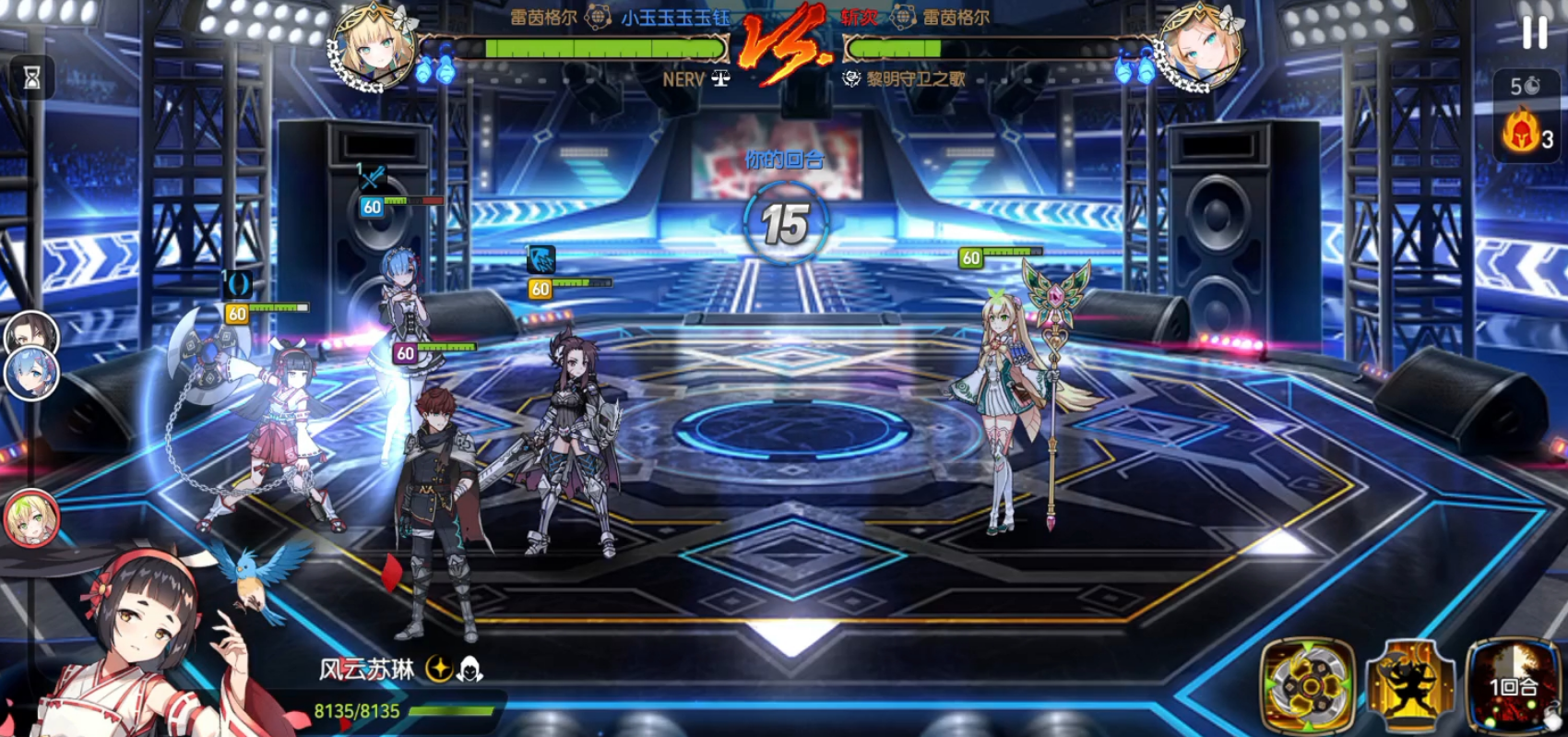Viewport: 1568px width, 737px height.
Task: Select the blonde enemy turn-order portrait
Action: pyautogui.click(x=31, y=517)
